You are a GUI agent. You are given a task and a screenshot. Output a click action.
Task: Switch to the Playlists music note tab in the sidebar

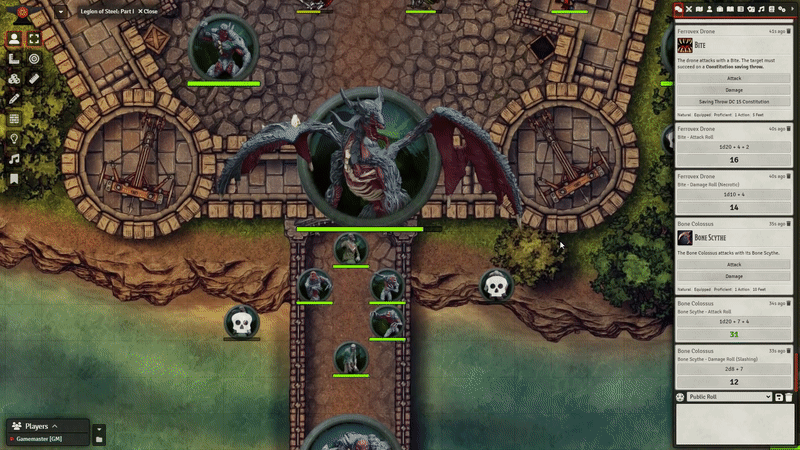pos(760,9)
